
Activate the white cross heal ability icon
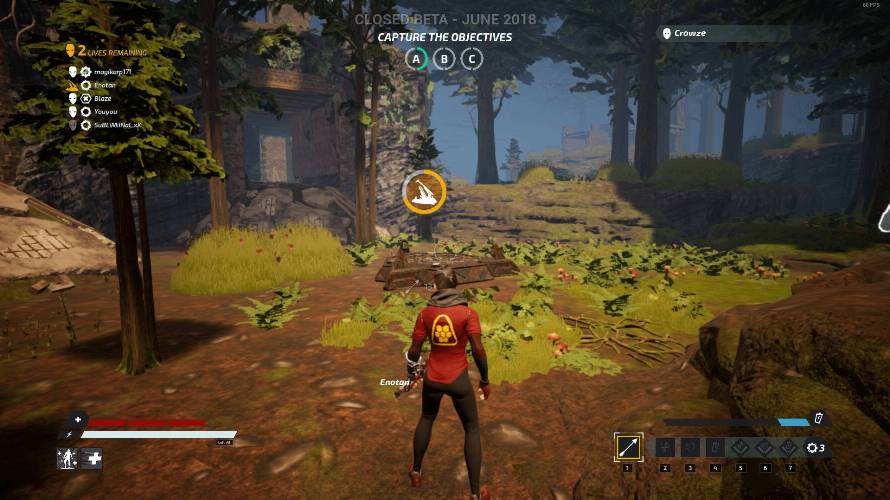tap(93, 458)
